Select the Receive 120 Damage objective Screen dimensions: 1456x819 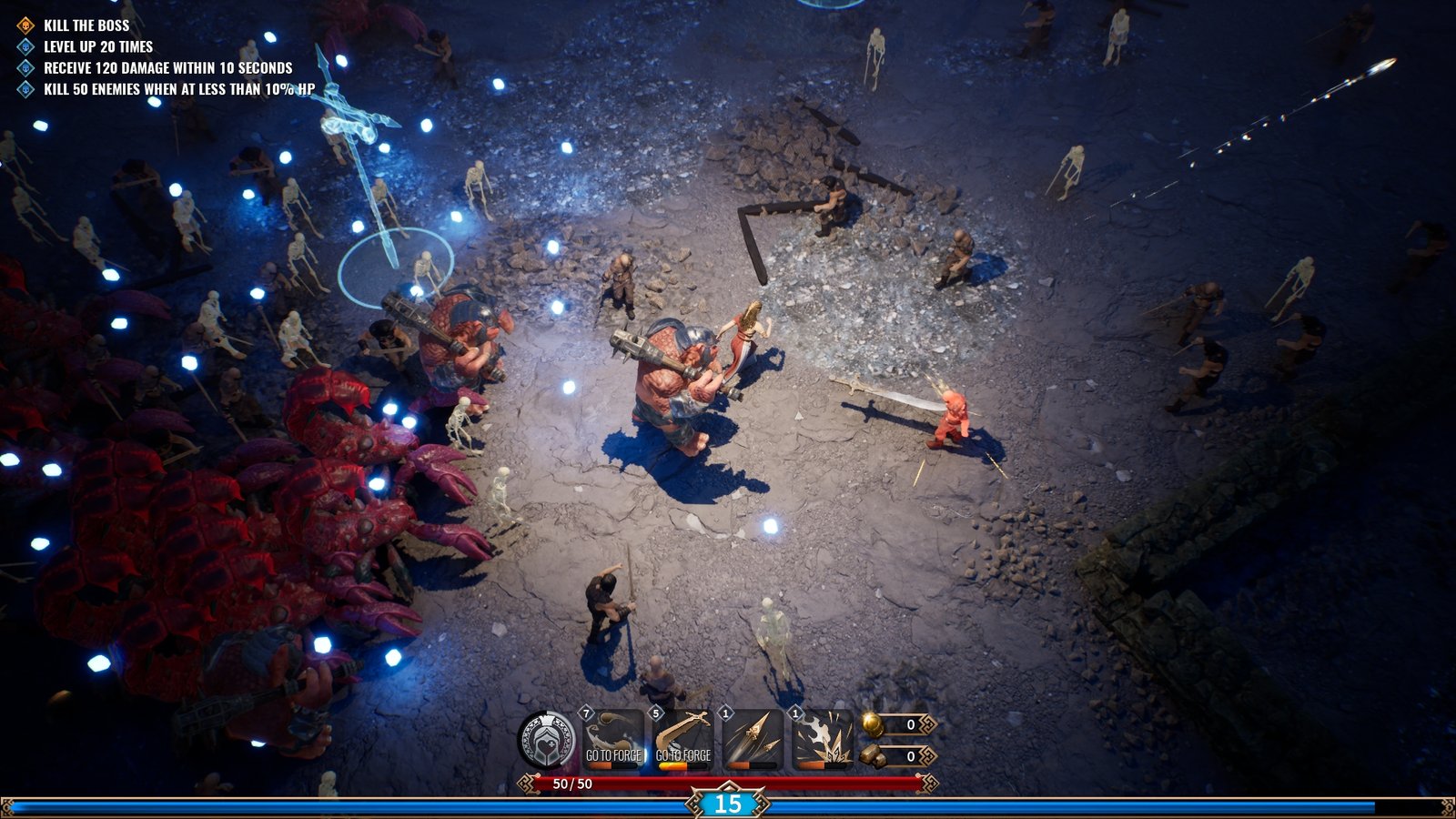(167, 67)
